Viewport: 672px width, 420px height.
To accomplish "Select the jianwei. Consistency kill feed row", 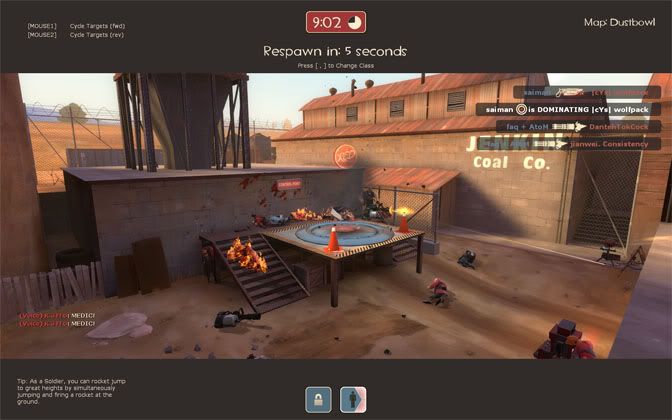I will 577,144.
